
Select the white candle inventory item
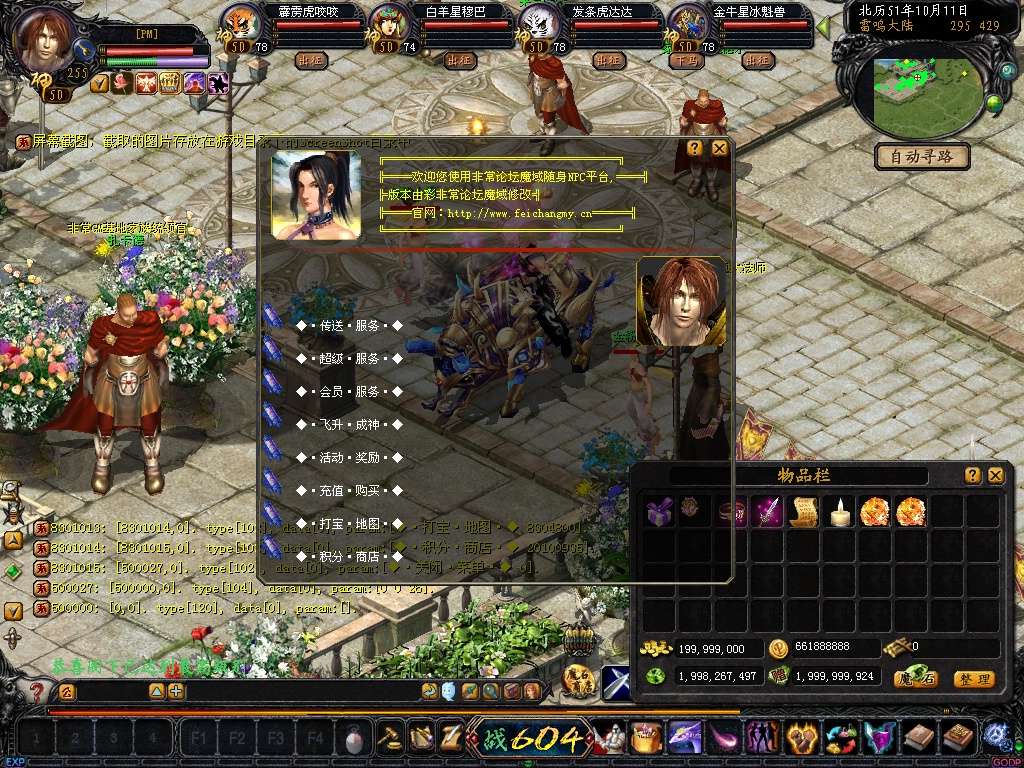point(840,511)
